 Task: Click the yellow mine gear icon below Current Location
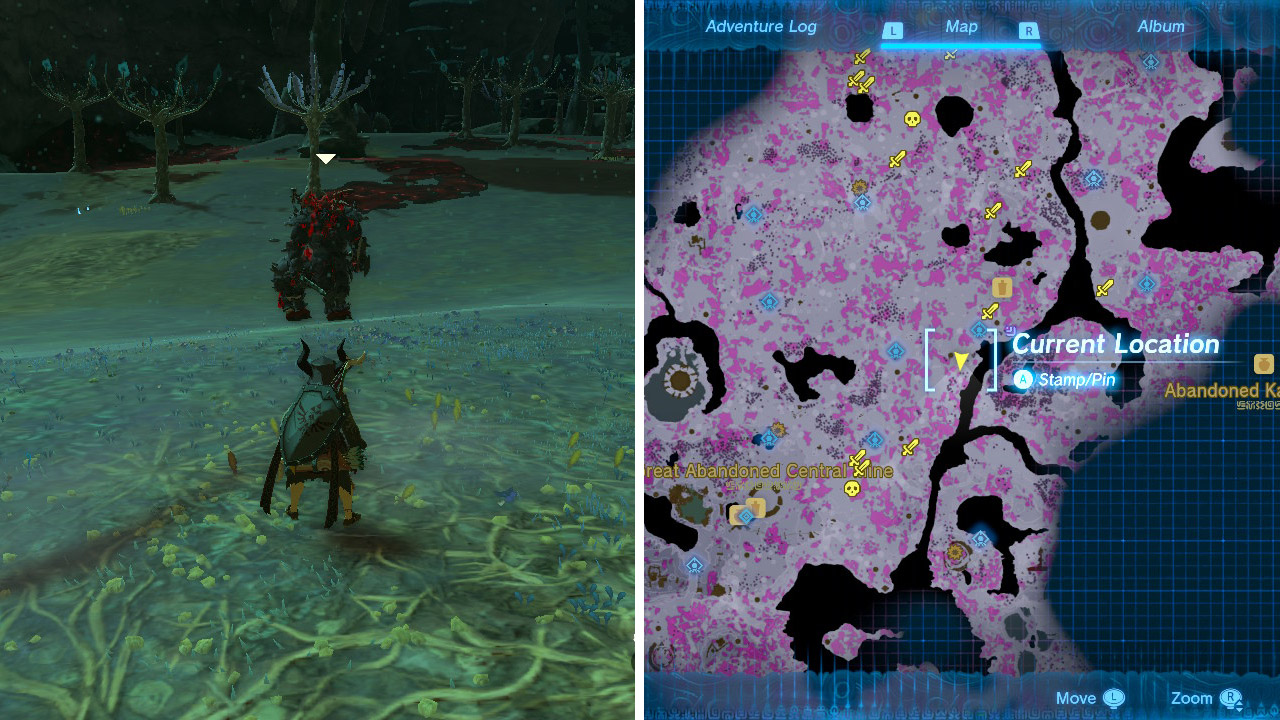click(x=954, y=551)
